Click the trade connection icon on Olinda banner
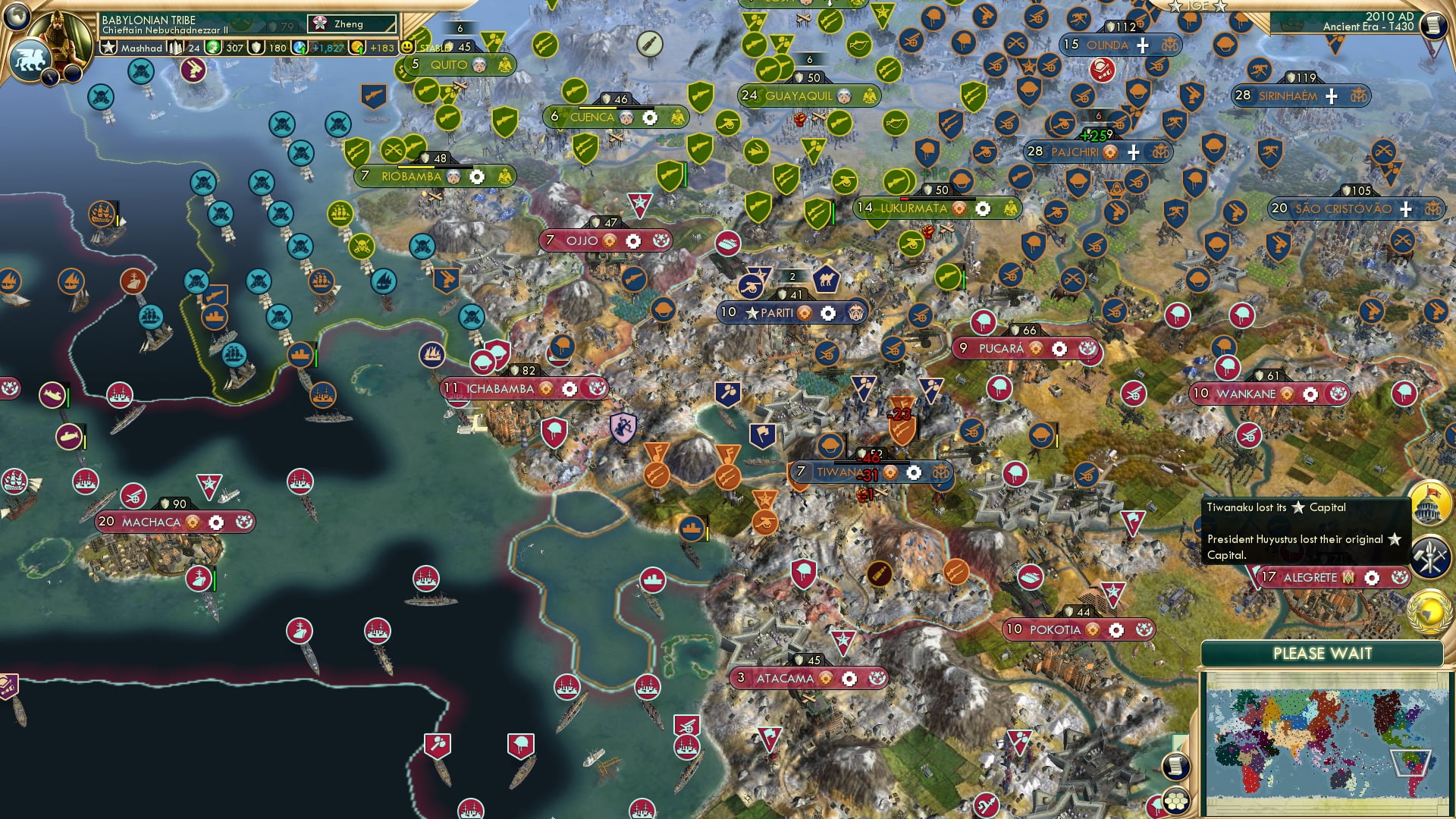The image size is (1456, 819). (x=1169, y=45)
